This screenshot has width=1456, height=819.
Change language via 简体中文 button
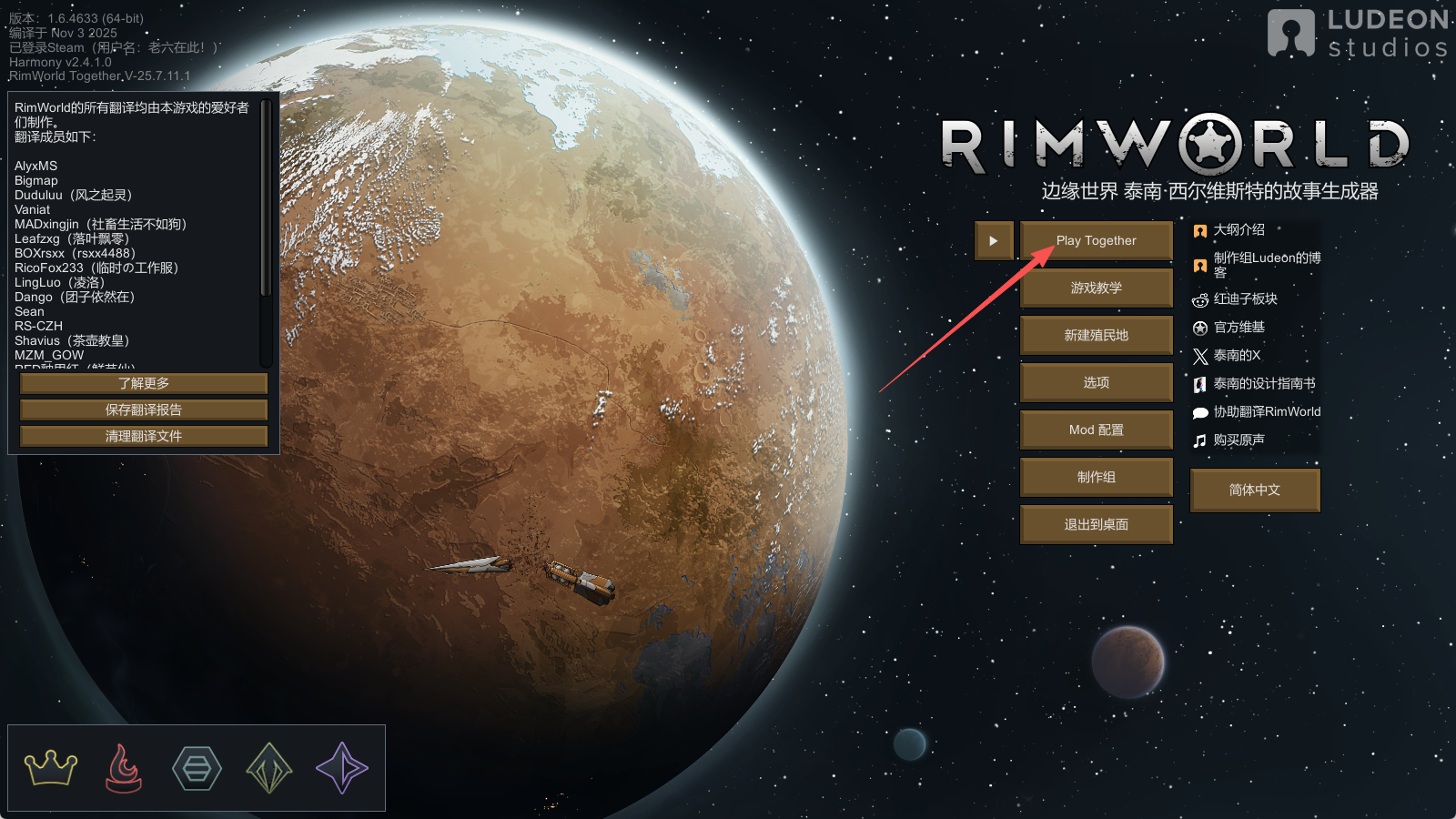1254,490
